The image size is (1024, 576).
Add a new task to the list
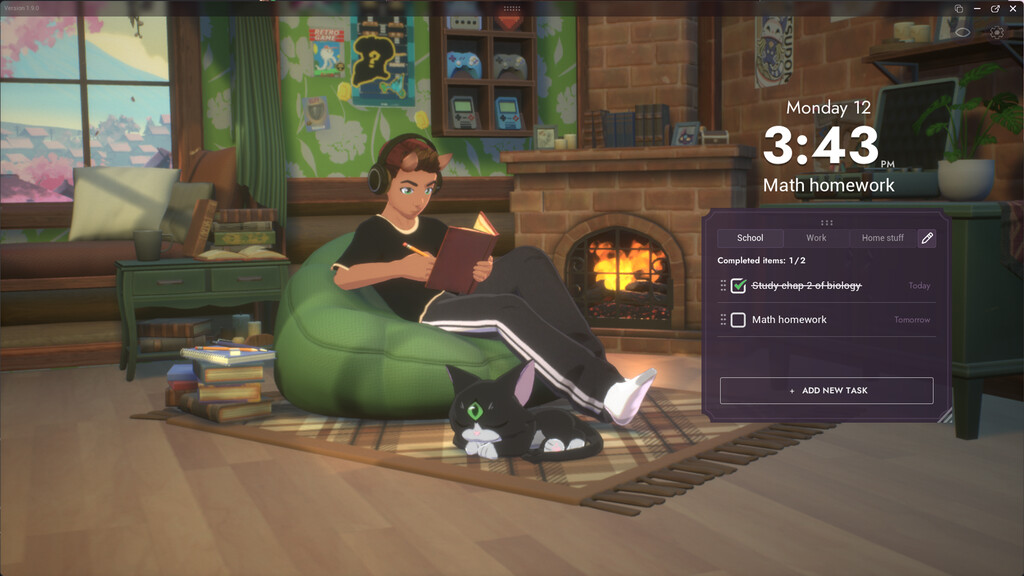point(826,390)
